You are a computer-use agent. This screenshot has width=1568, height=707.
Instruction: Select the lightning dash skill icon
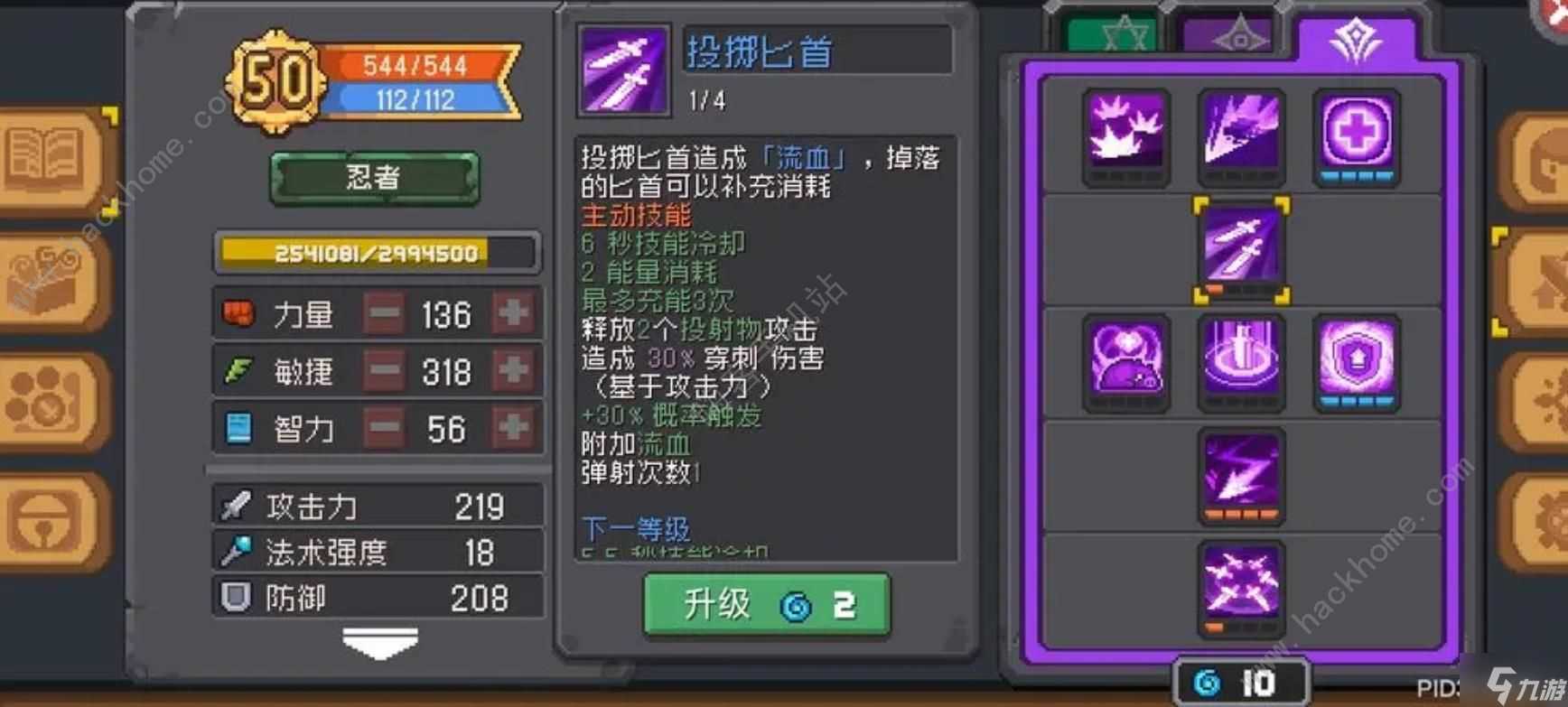(1241, 474)
